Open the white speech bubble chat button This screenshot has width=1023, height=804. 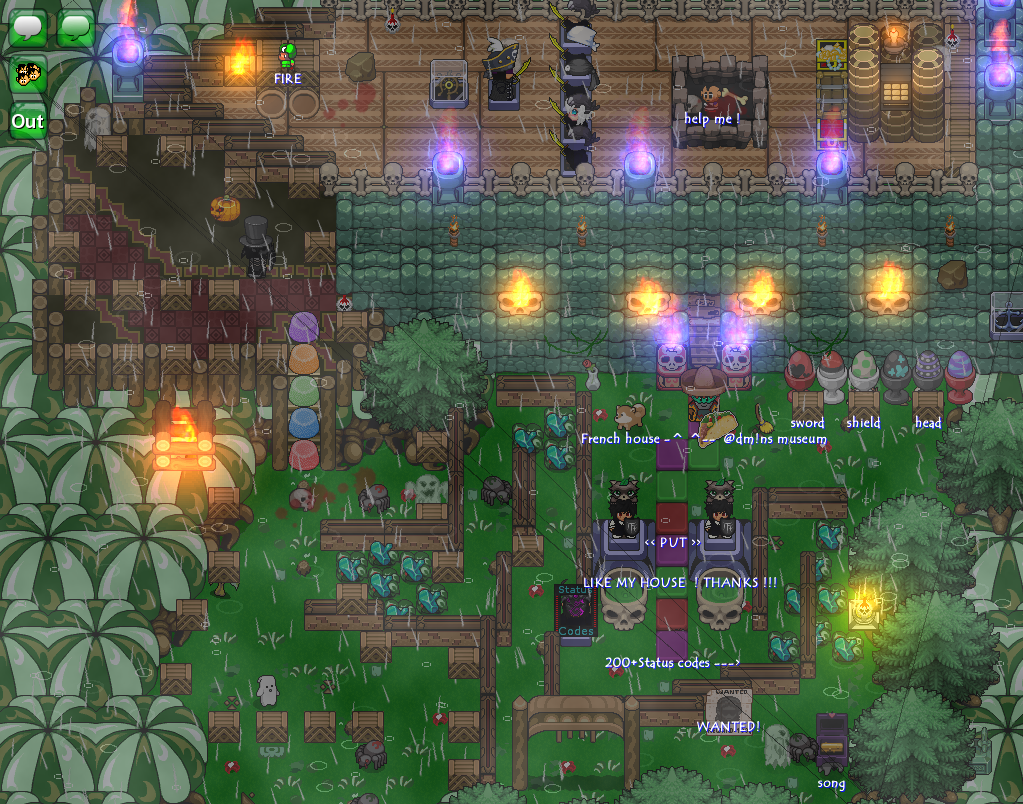click(x=28, y=28)
